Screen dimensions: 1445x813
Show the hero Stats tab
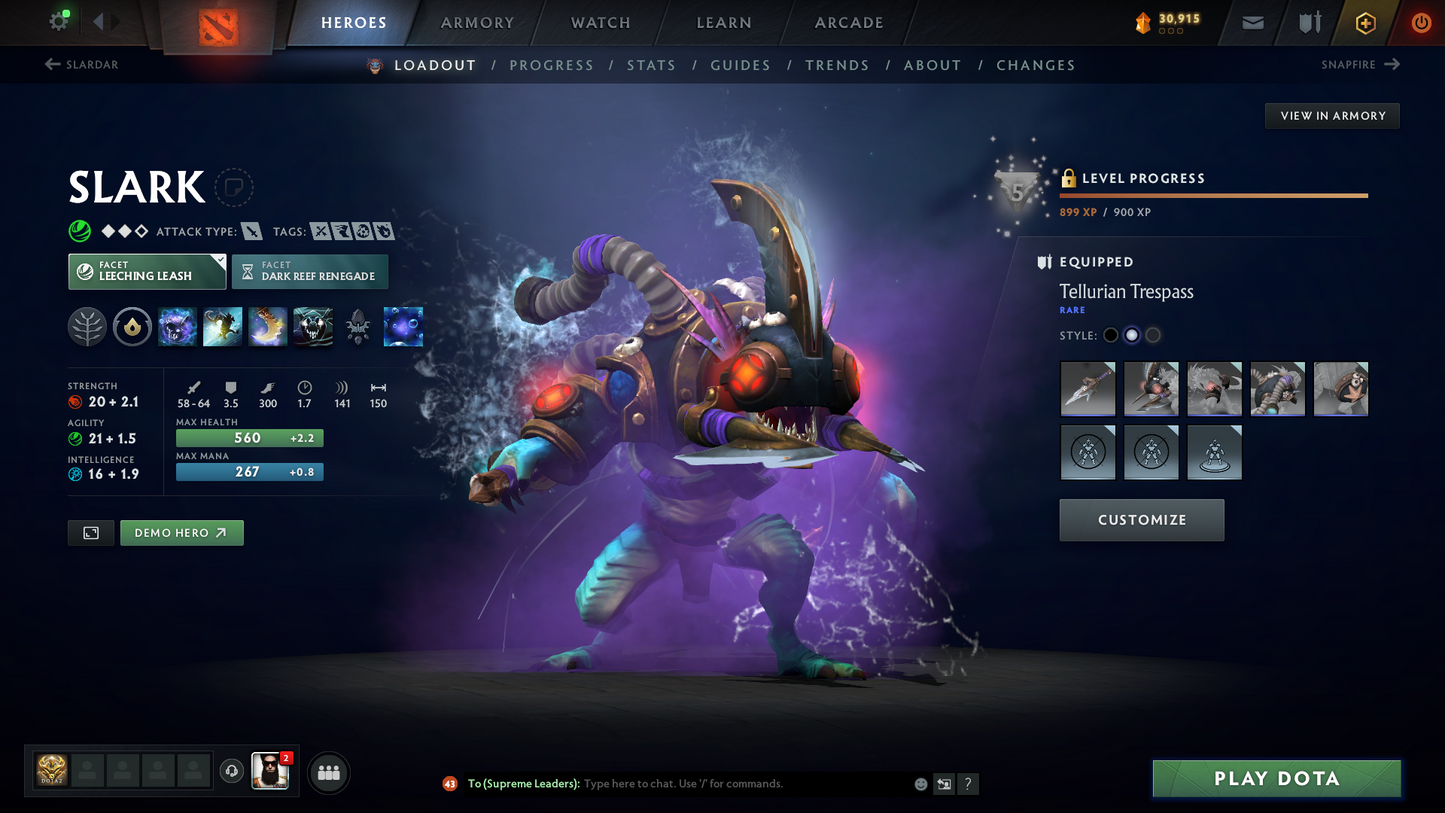click(651, 65)
